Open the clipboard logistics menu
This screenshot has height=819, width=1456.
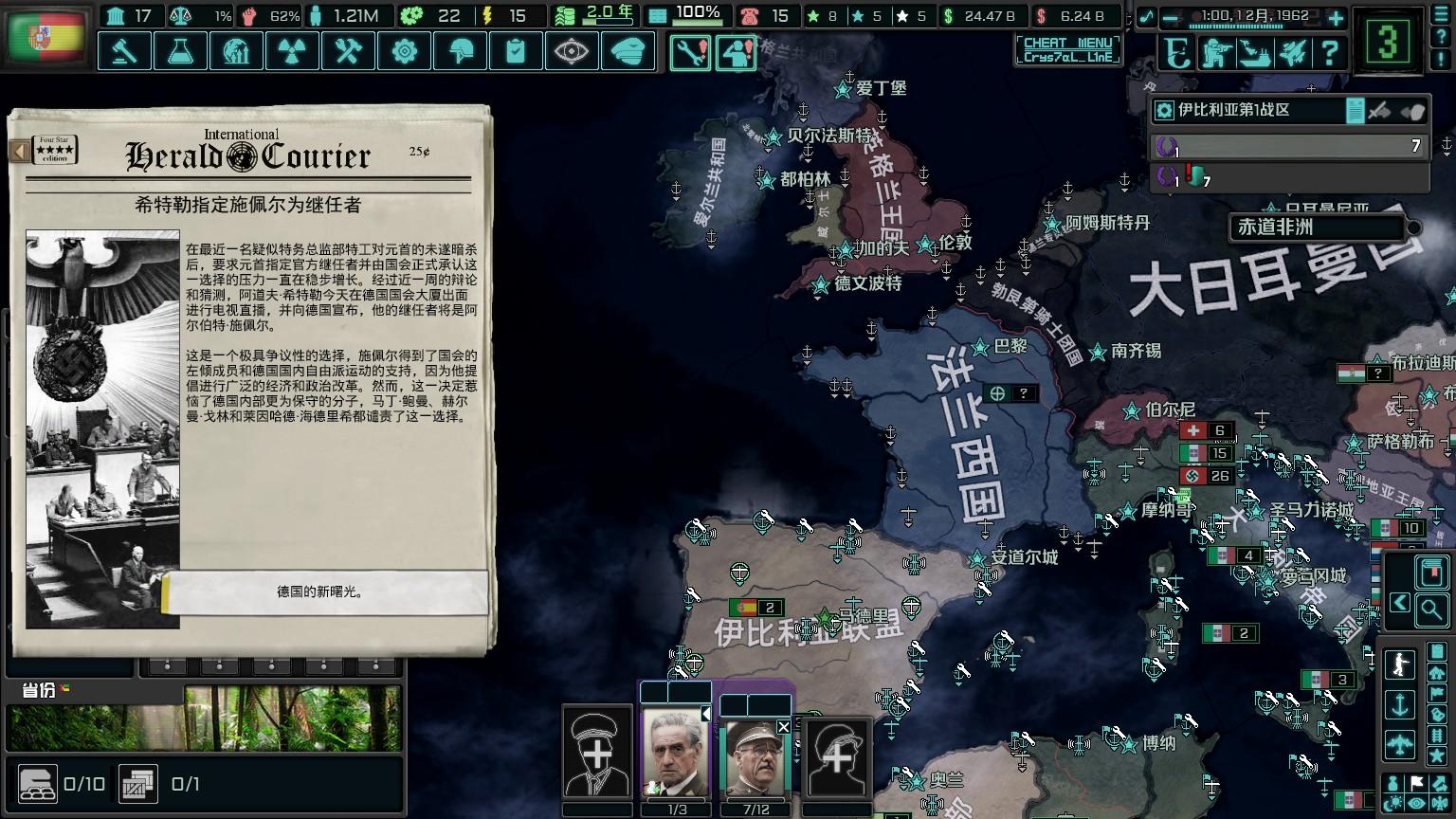(x=516, y=51)
